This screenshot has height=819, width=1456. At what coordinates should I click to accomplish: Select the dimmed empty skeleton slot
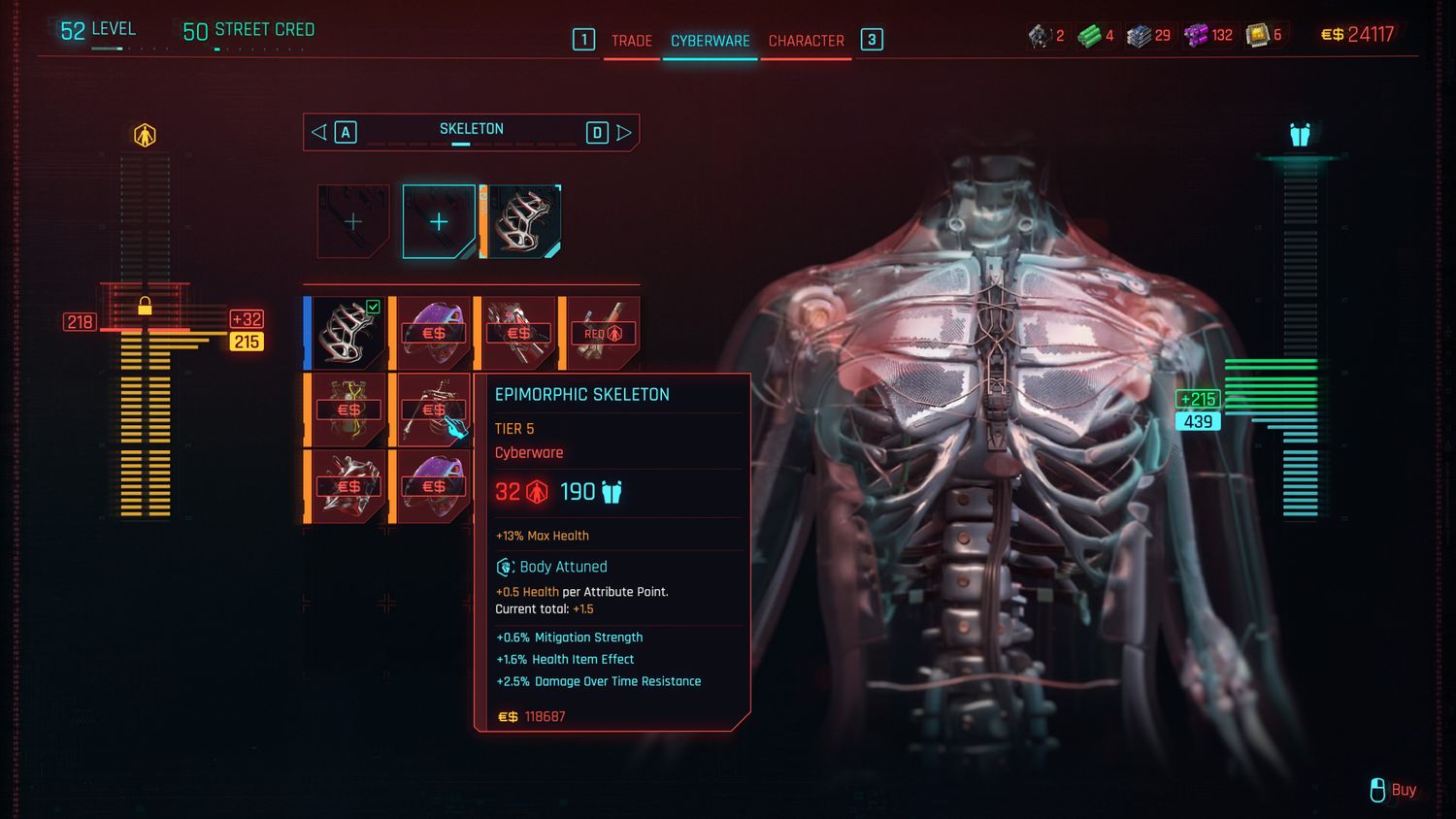click(353, 221)
